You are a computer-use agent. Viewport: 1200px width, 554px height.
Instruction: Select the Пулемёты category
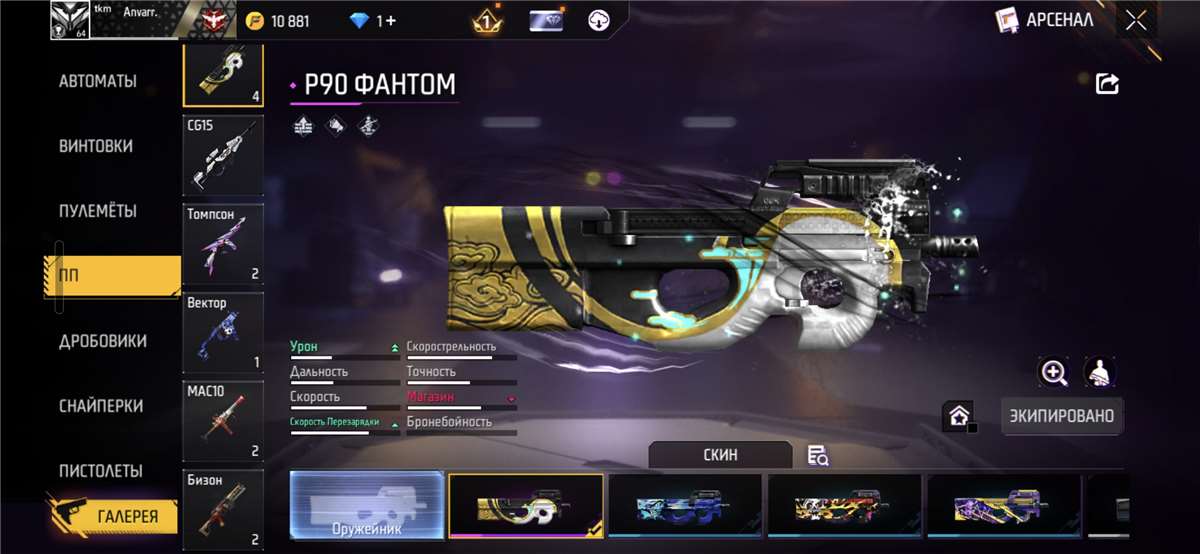tap(98, 211)
